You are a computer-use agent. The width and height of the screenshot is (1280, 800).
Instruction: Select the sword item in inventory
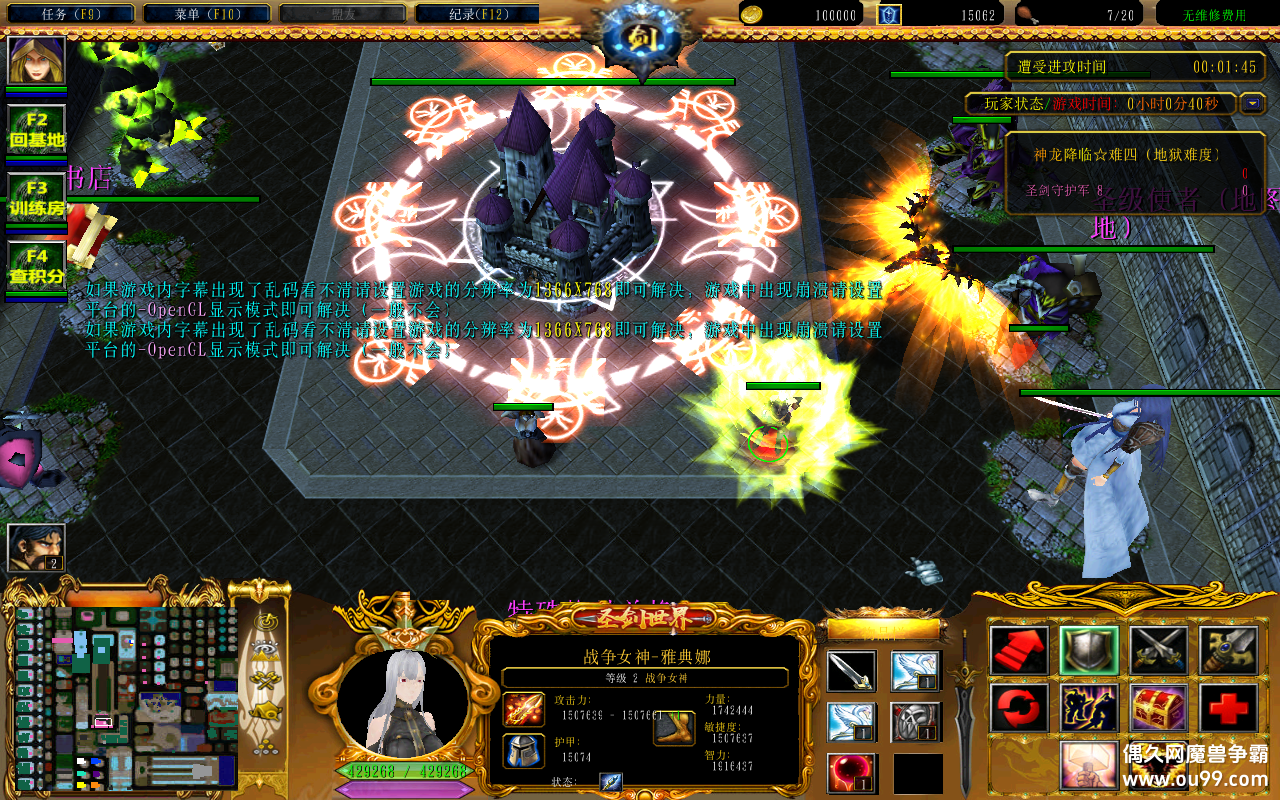852,671
